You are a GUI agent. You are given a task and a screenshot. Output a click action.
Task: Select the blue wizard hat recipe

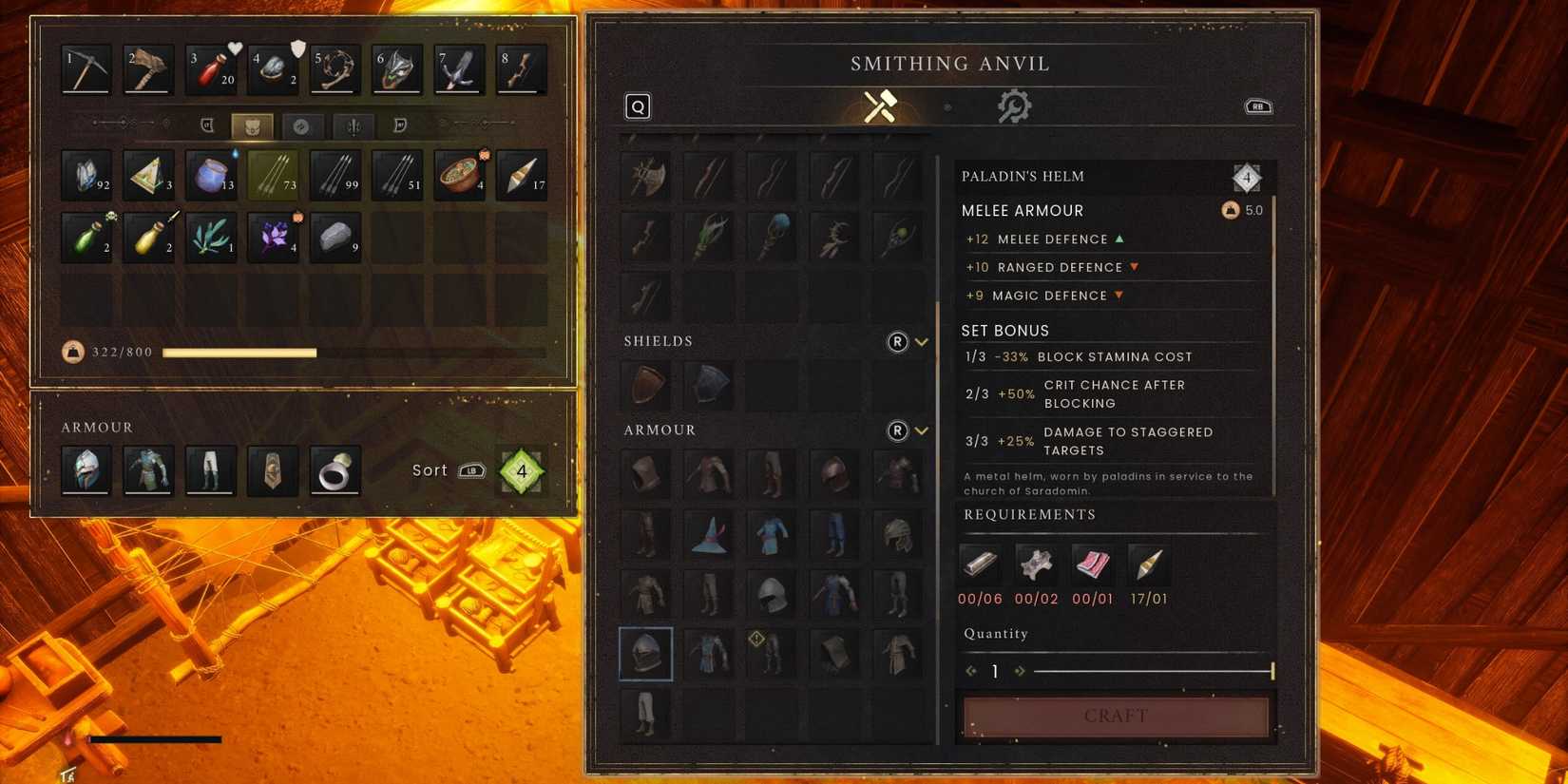708,535
